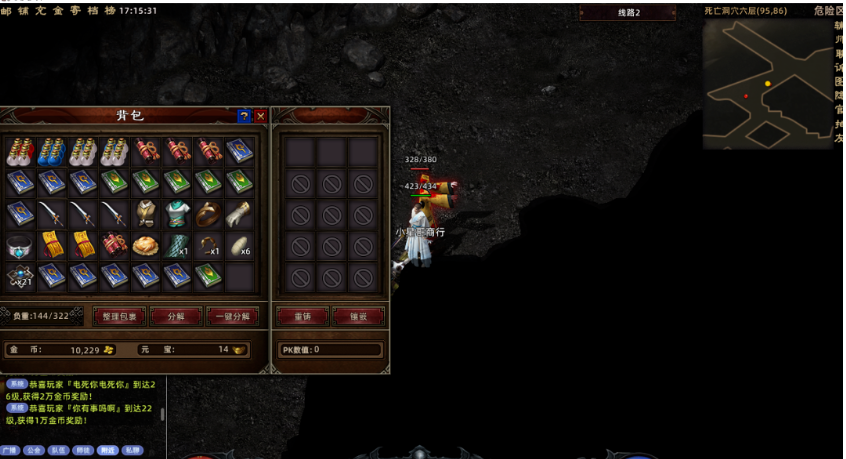Select the silver ring with blue gem
Image resolution: width=846 pixels, height=459 pixels.
[20, 246]
